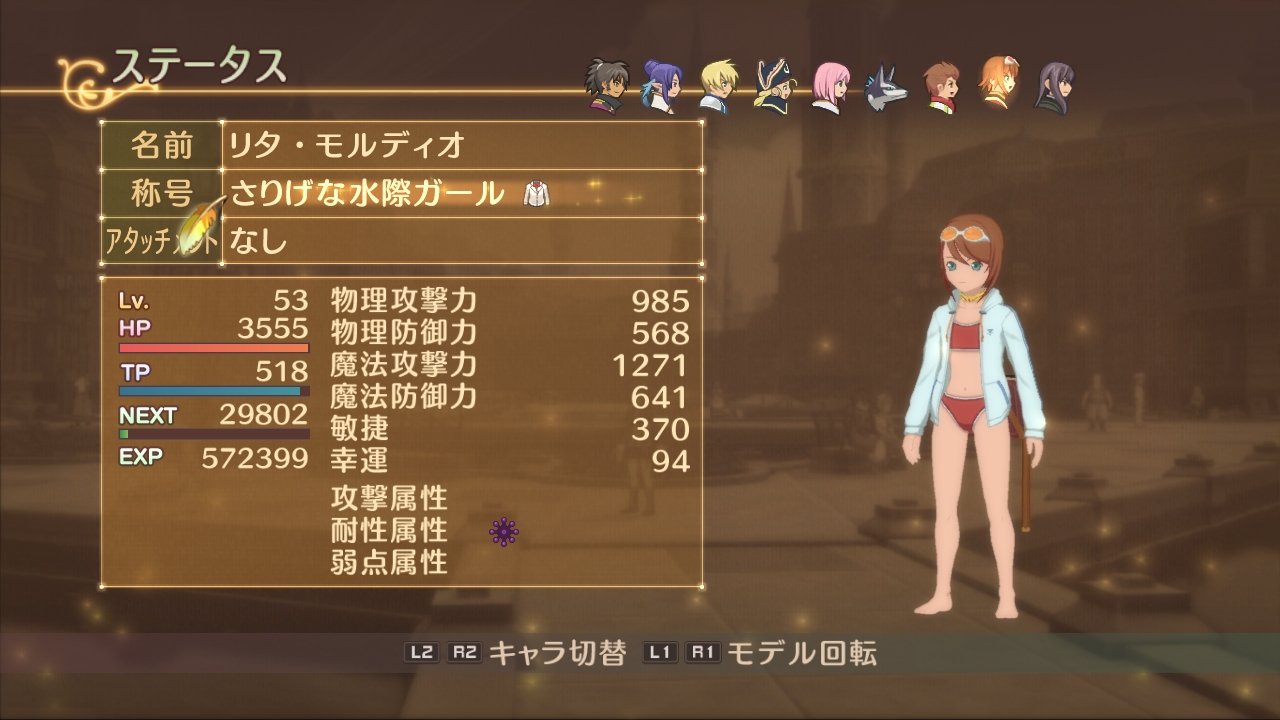The height and width of the screenshot is (720, 1280).
Task: Select Karol's brown-haired portrait
Action: [941, 88]
